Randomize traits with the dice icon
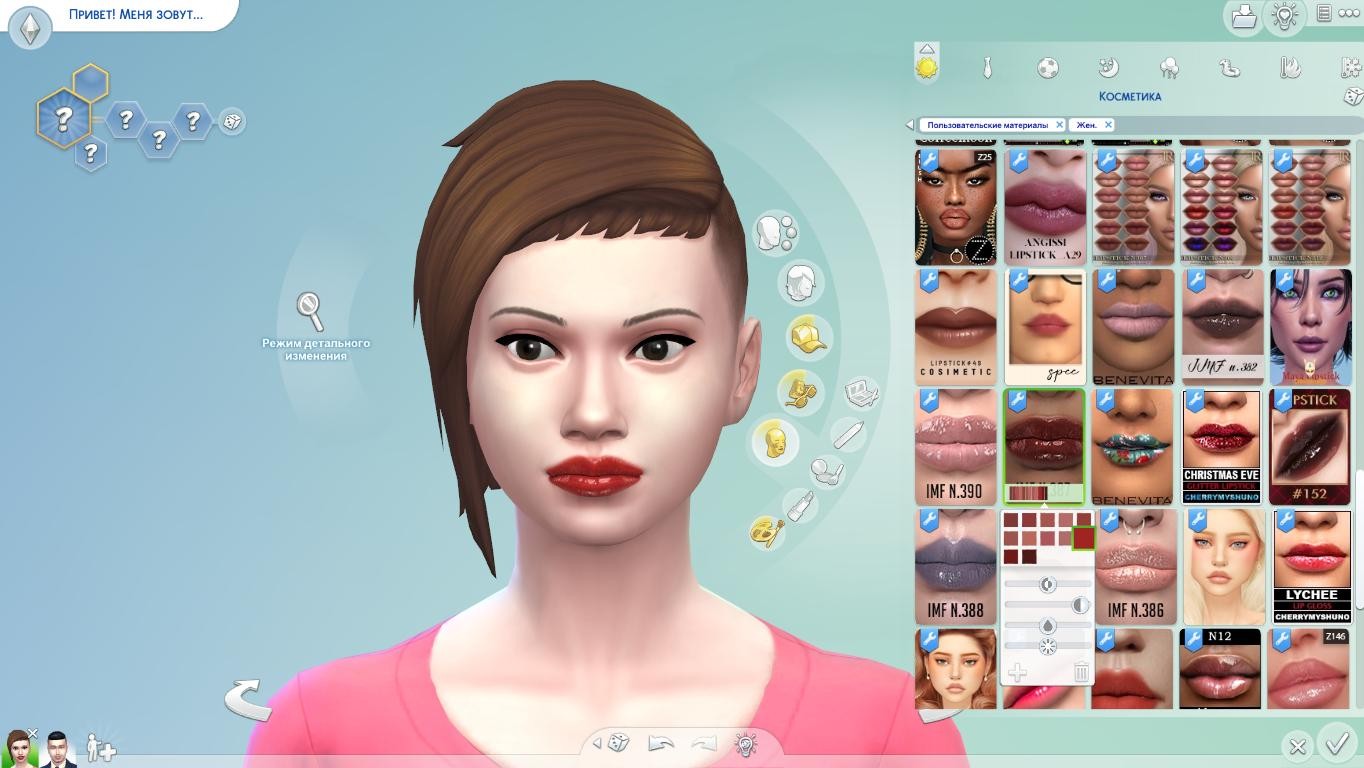The width and height of the screenshot is (1364, 768). (x=232, y=121)
